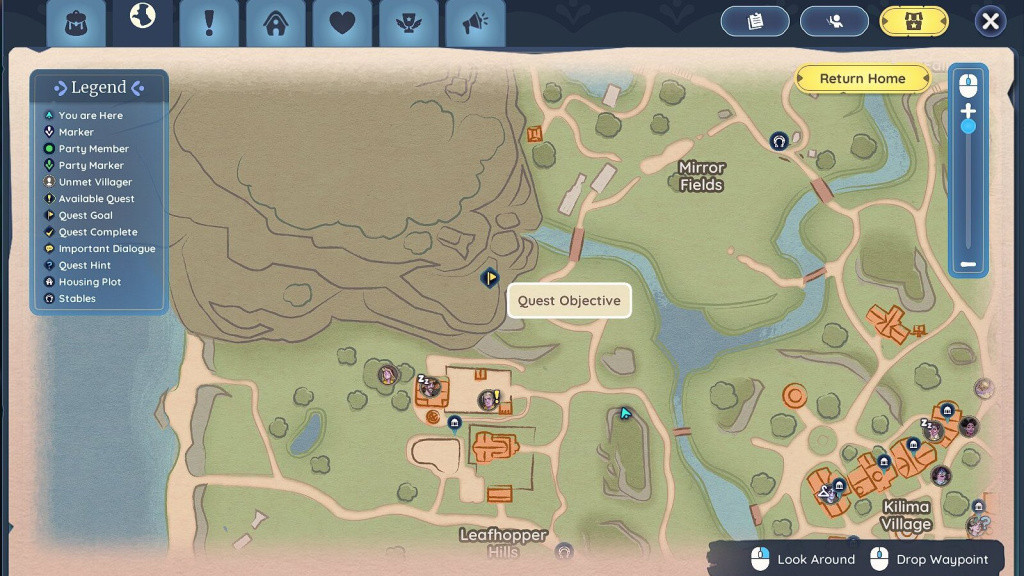The width and height of the screenshot is (1024, 576).
Task: Click the map zoom slider handle
Action: (967, 127)
